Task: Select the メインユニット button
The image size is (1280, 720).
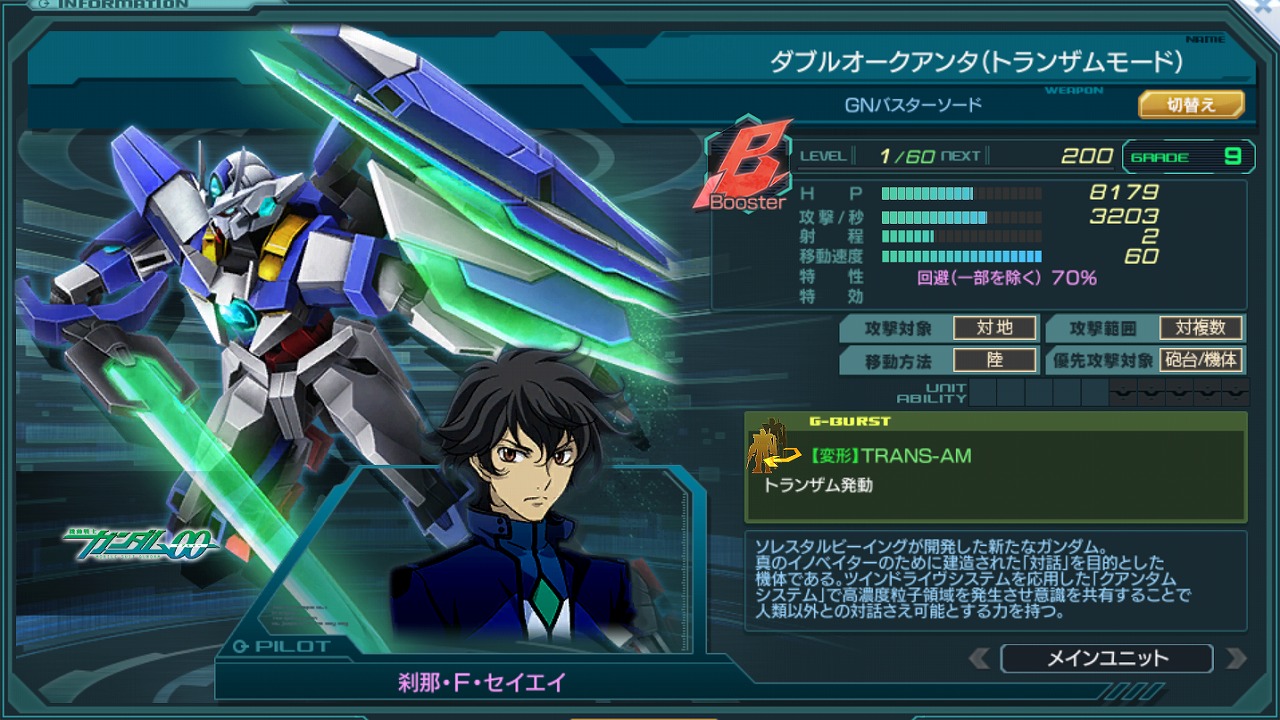Action: click(1106, 658)
